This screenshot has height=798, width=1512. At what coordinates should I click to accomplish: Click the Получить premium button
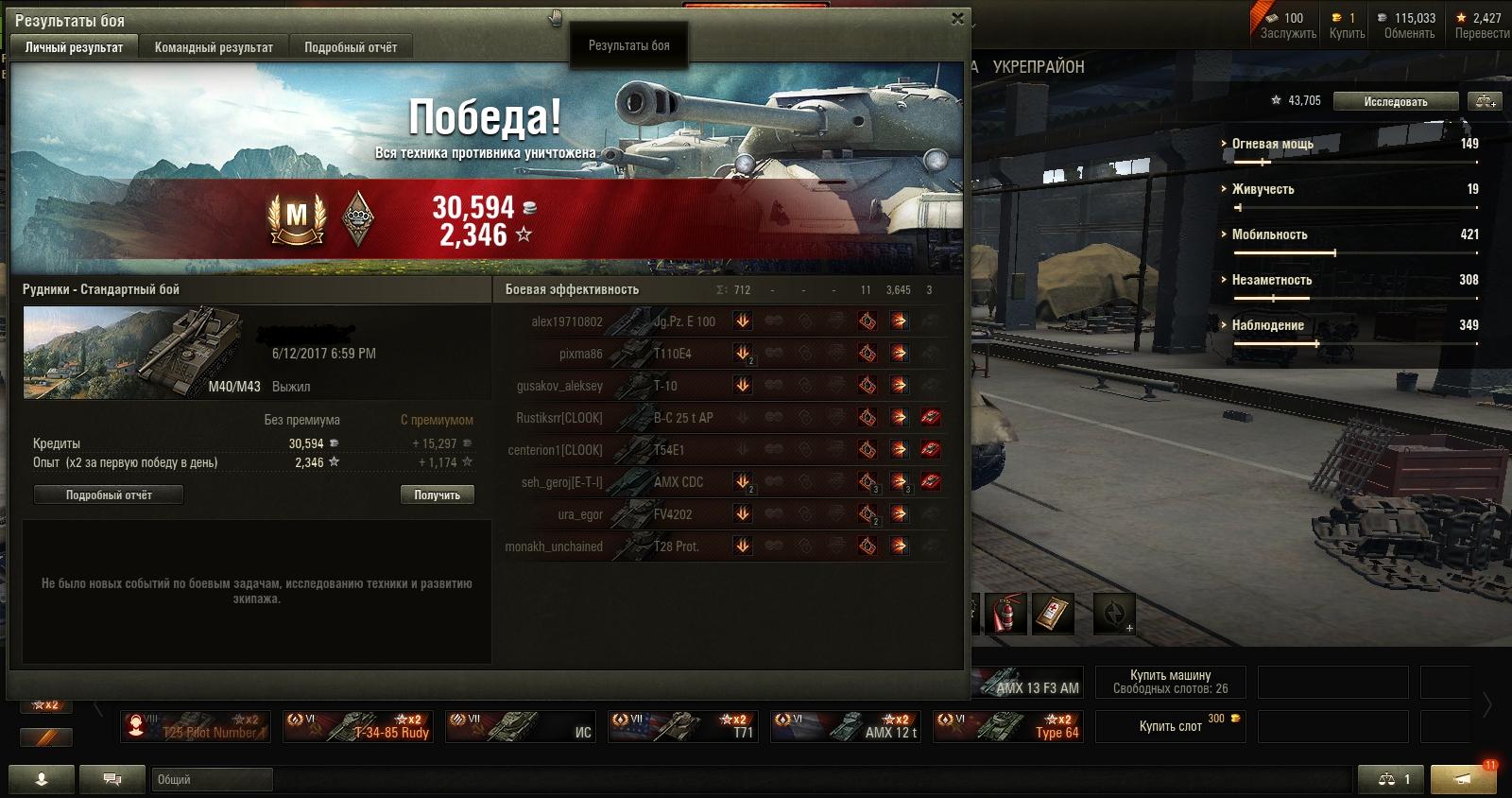coord(437,494)
